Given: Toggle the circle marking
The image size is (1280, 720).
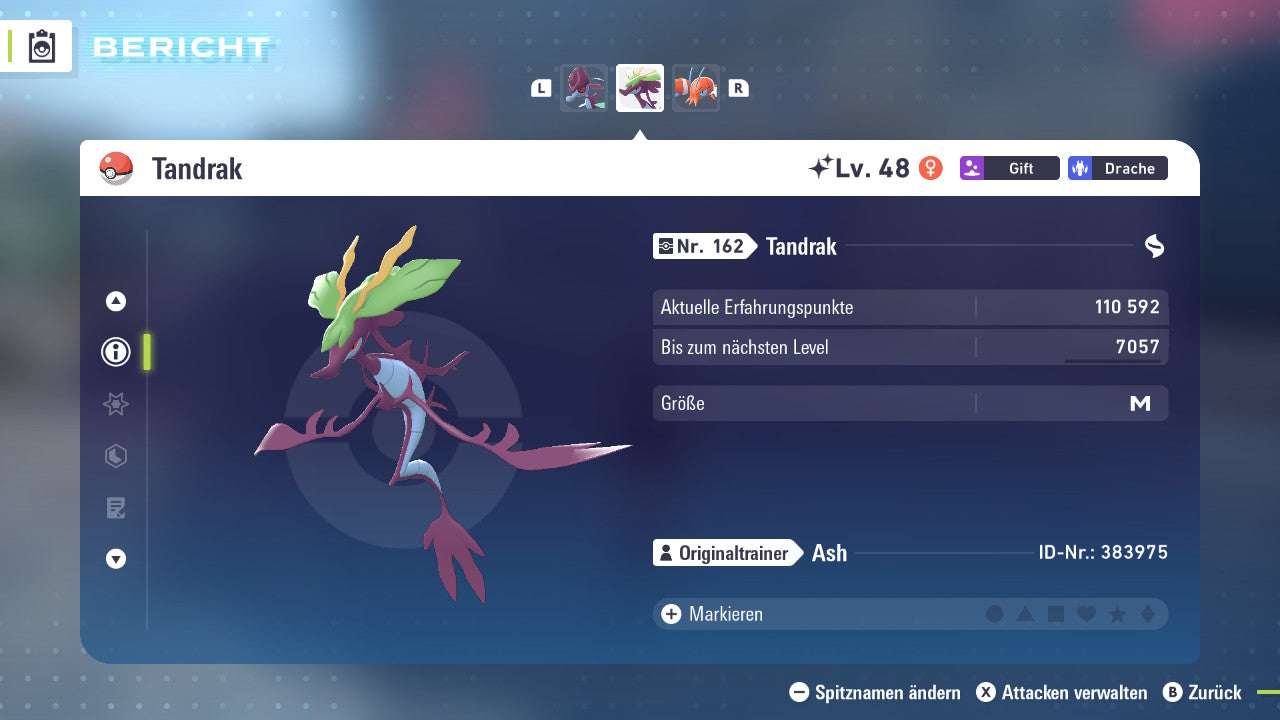Looking at the screenshot, I should pos(995,614).
